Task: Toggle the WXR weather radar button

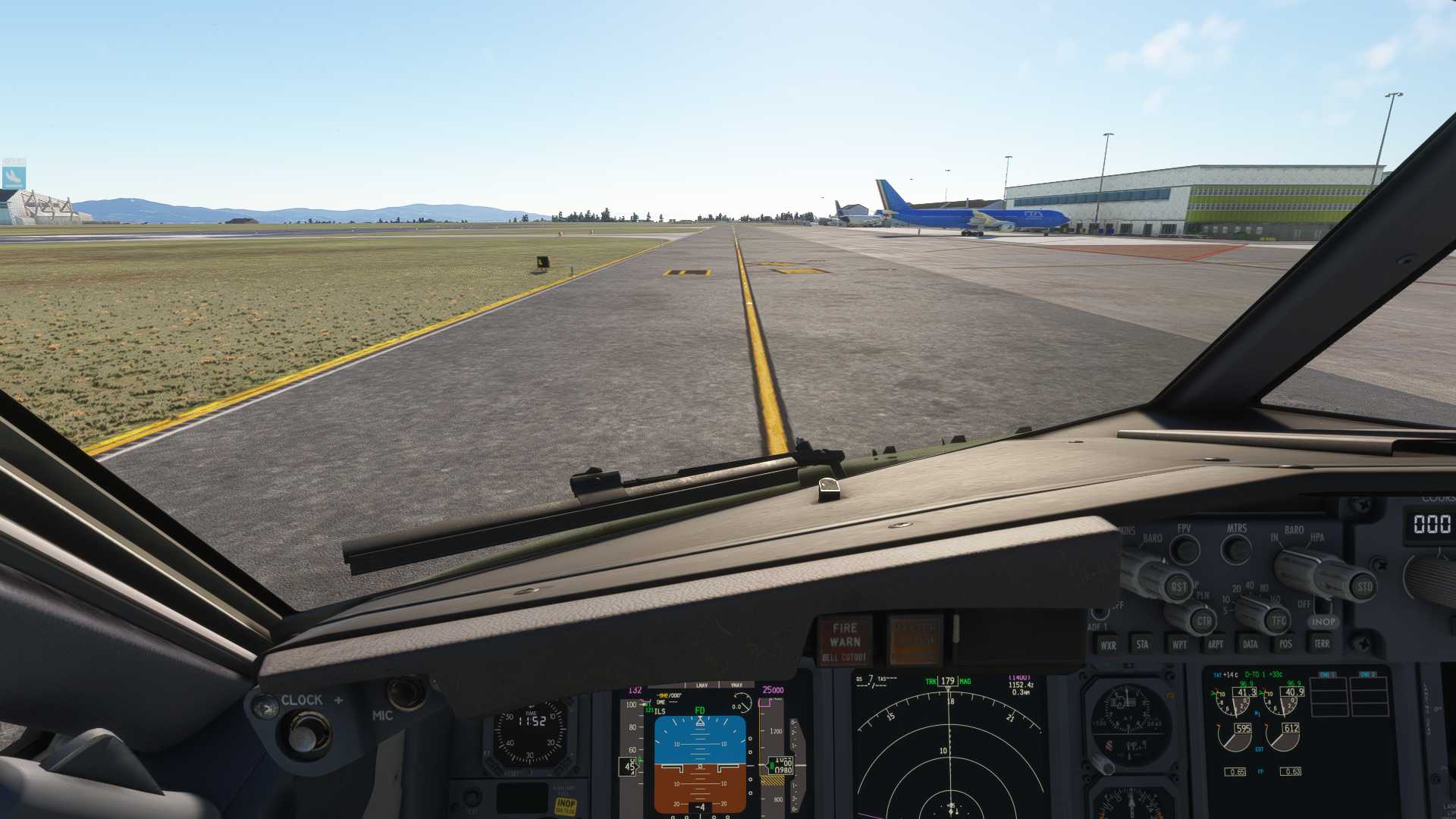Action: tap(1108, 645)
